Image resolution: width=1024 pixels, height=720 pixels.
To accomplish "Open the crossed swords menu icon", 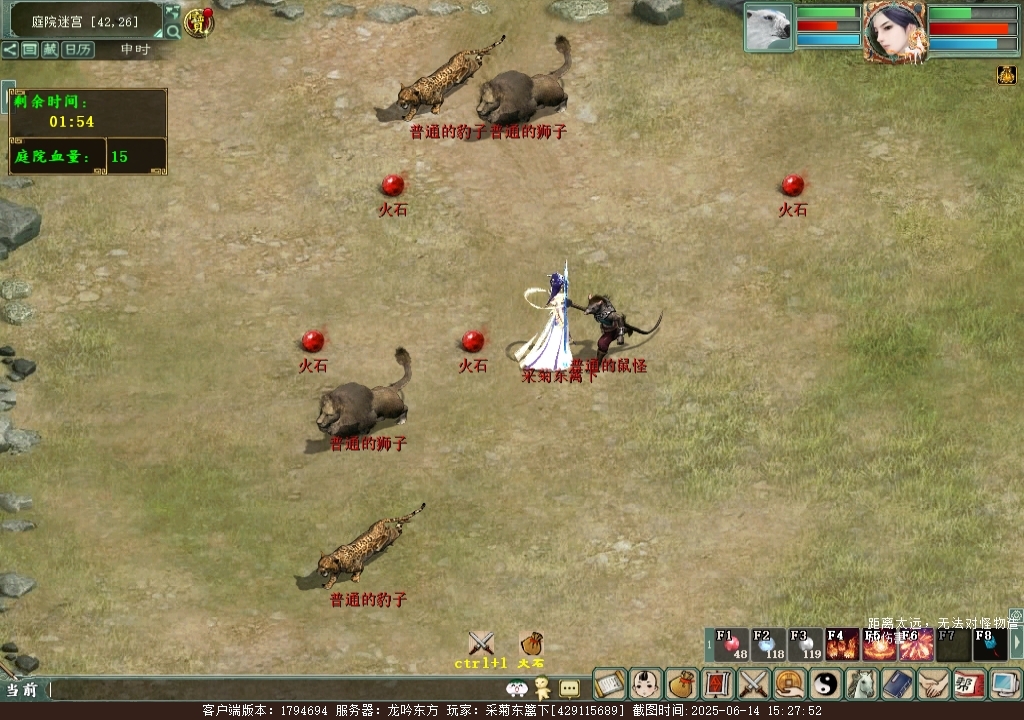I will pyautogui.click(x=753, y=684).
